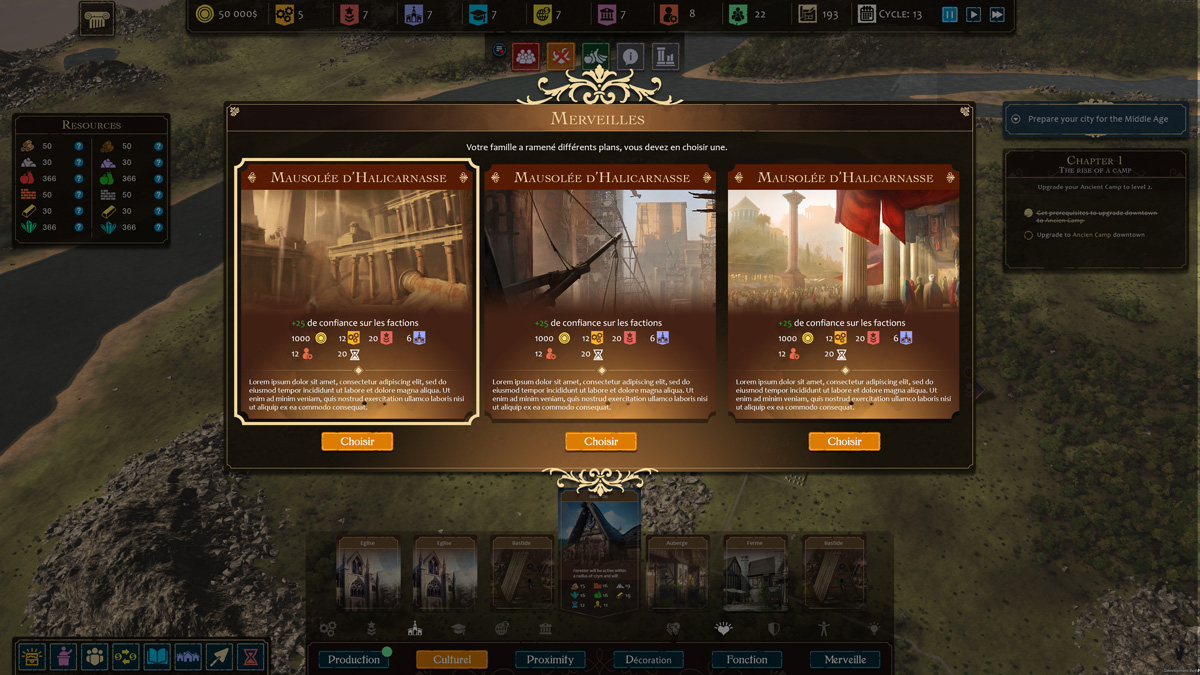This screenshot has width=1200, height=675.
Task: Open the Culturel building tab
Action: [x=452, y=660]
